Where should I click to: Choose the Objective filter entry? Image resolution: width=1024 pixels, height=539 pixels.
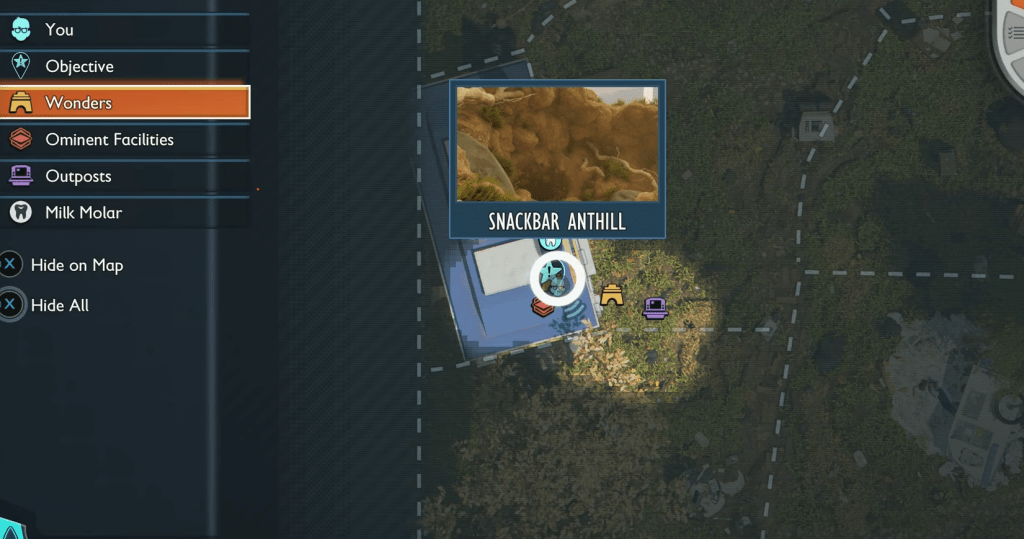coord(79,67)
